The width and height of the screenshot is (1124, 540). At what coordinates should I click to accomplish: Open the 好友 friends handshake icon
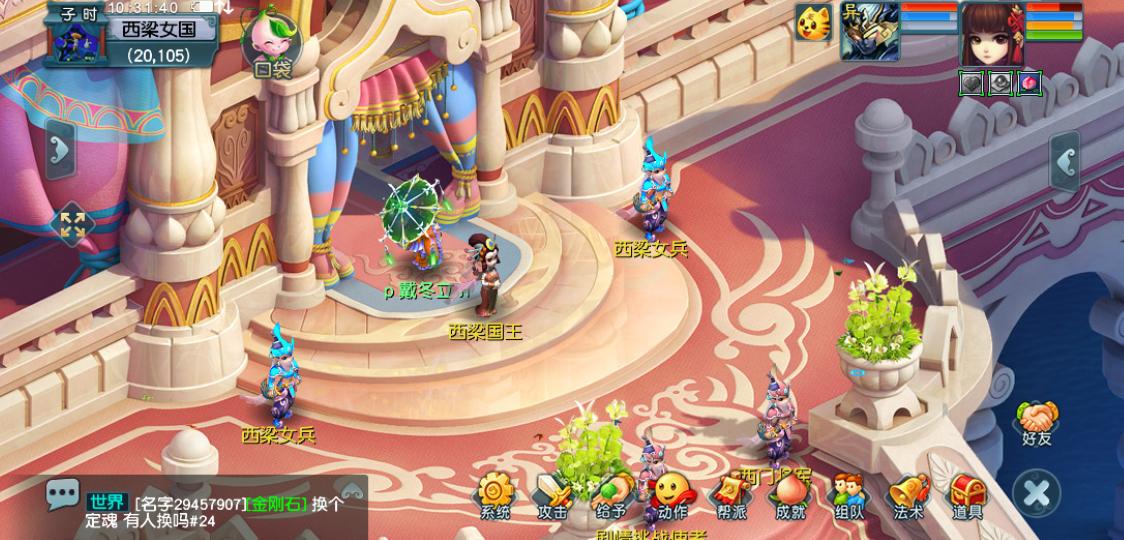coord(1038,420)
